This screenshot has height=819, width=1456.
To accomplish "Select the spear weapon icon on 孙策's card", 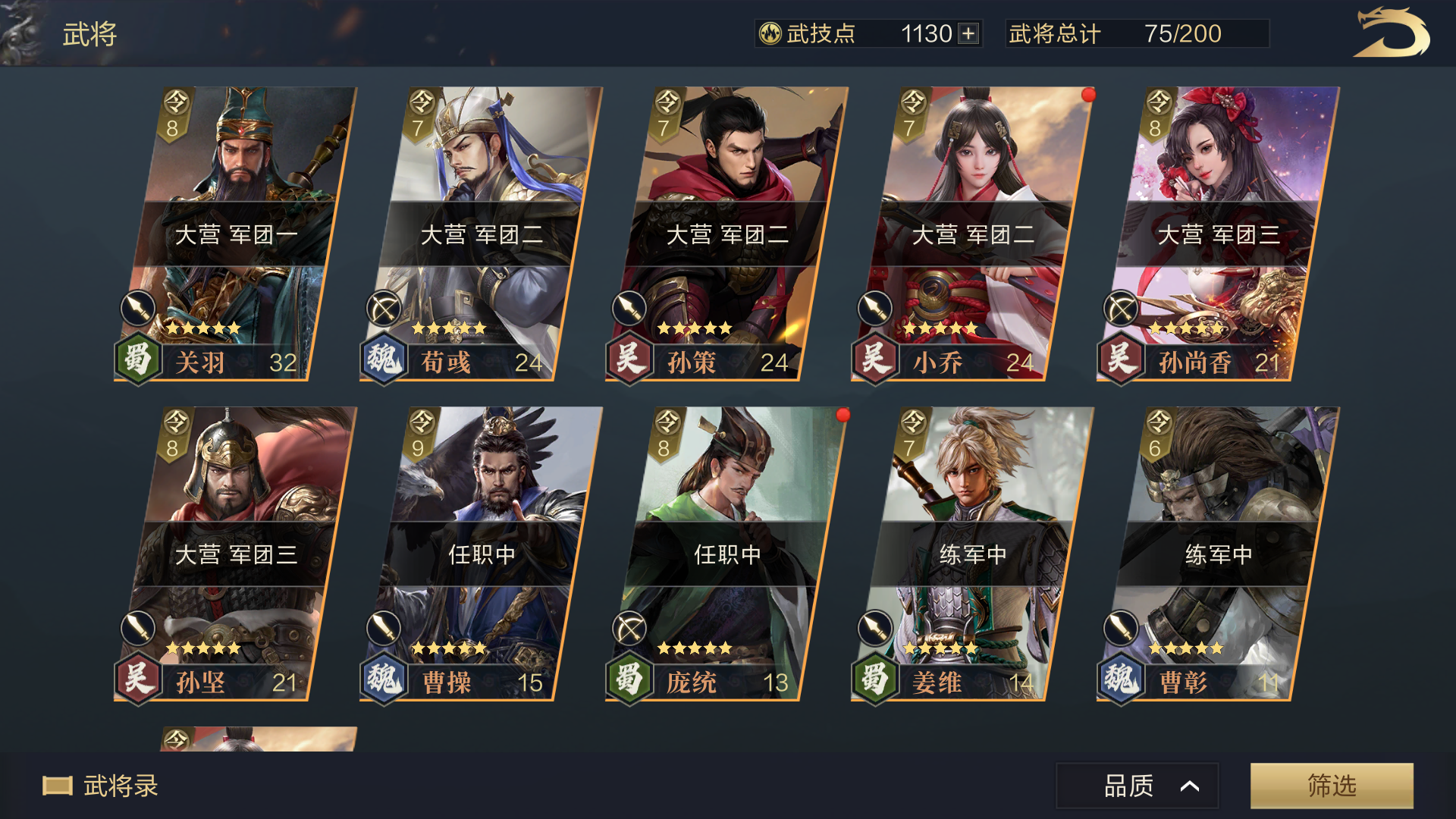I will (629, 309).
